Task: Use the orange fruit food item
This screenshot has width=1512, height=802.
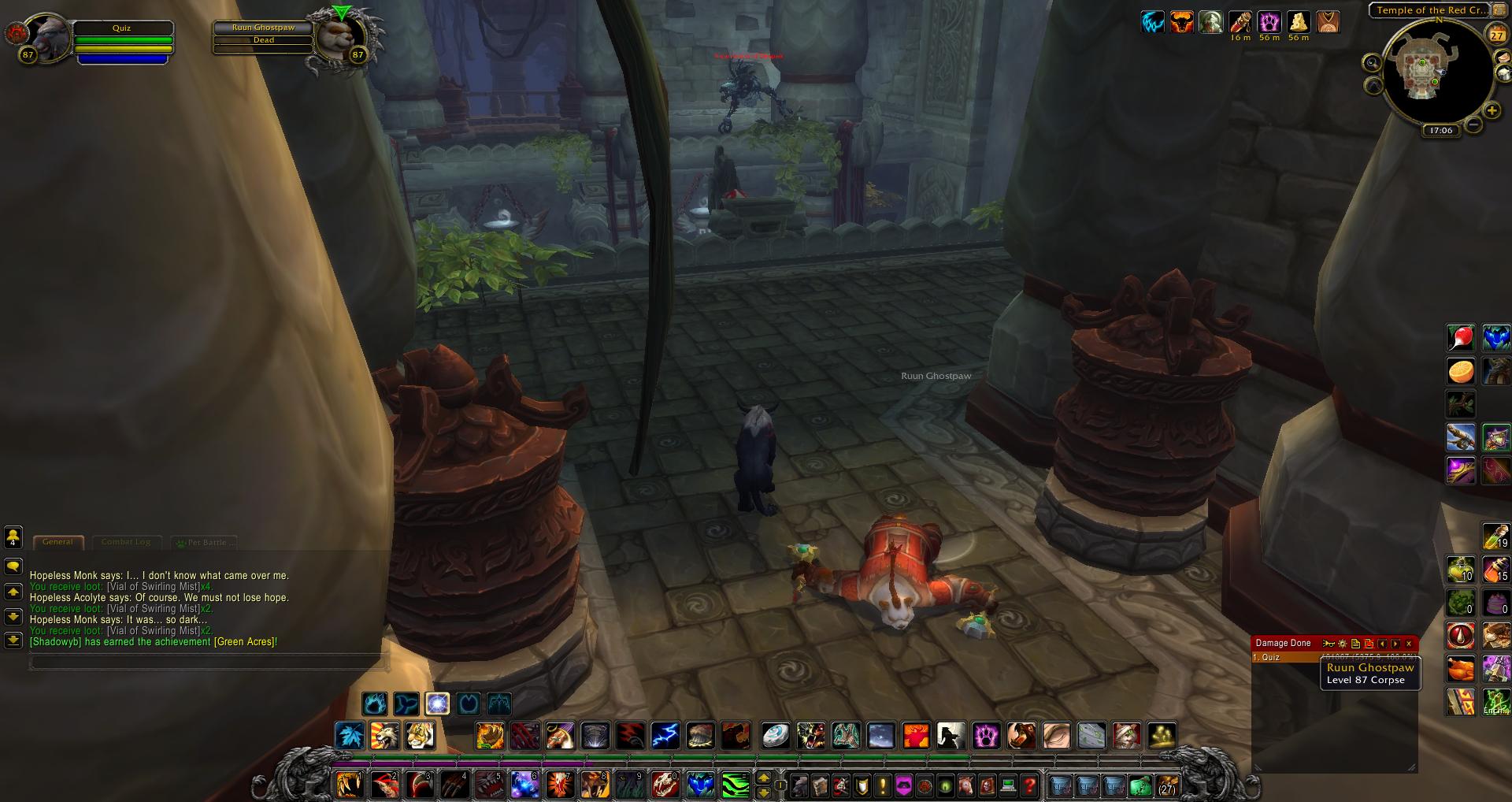Action: pyautogui.click(x=1461, y=371)
